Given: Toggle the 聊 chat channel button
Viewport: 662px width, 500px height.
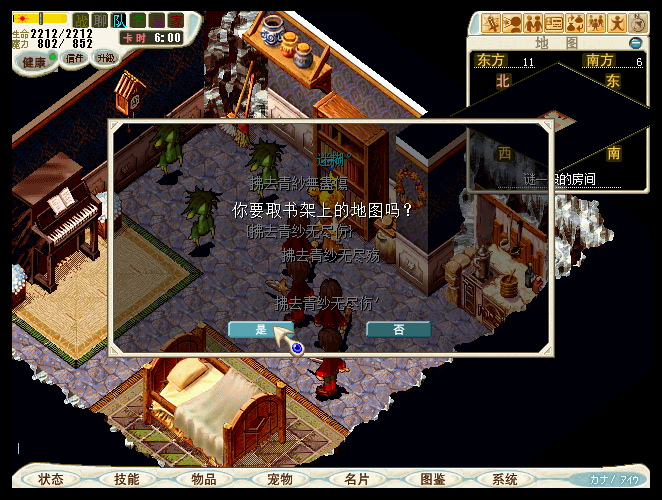Looking at the screenshot, I should (100, 20).
